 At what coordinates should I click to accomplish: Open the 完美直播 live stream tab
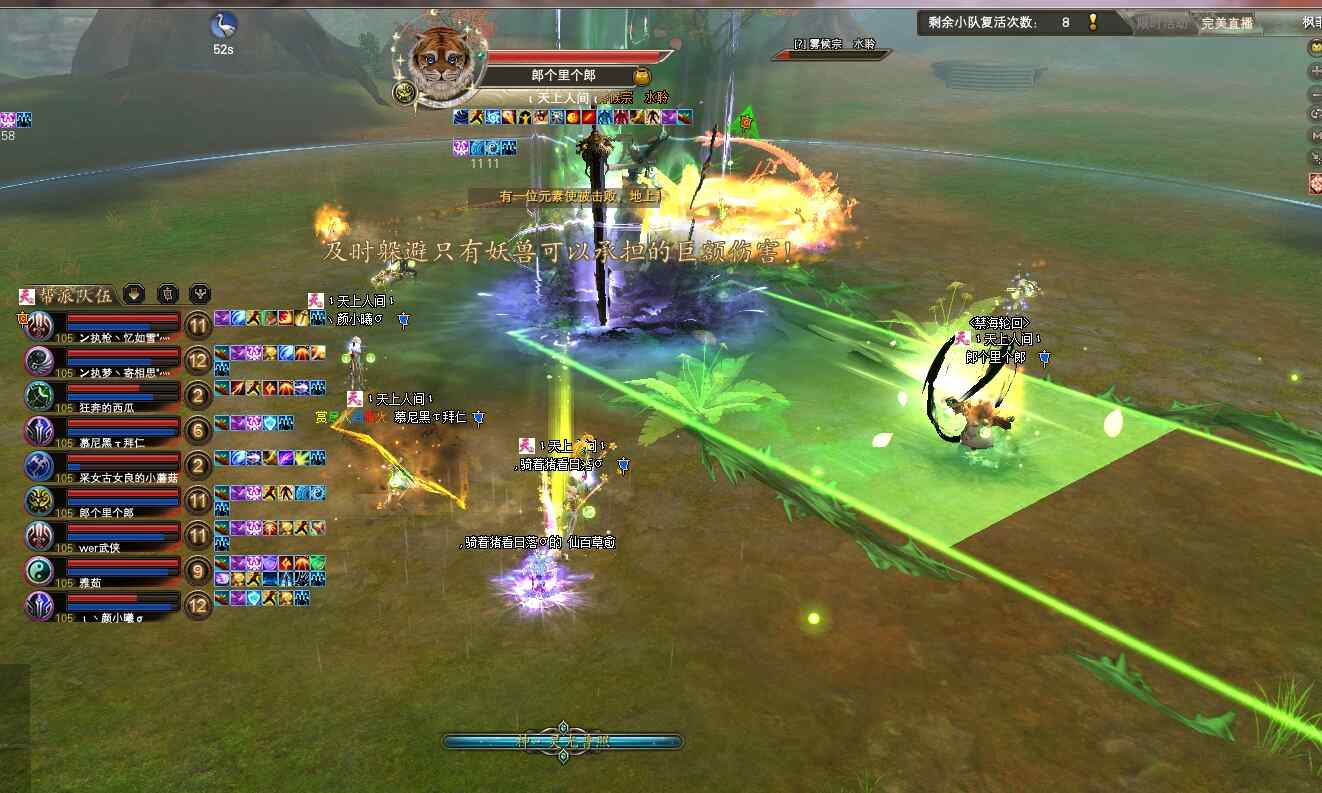[1227, 23]
